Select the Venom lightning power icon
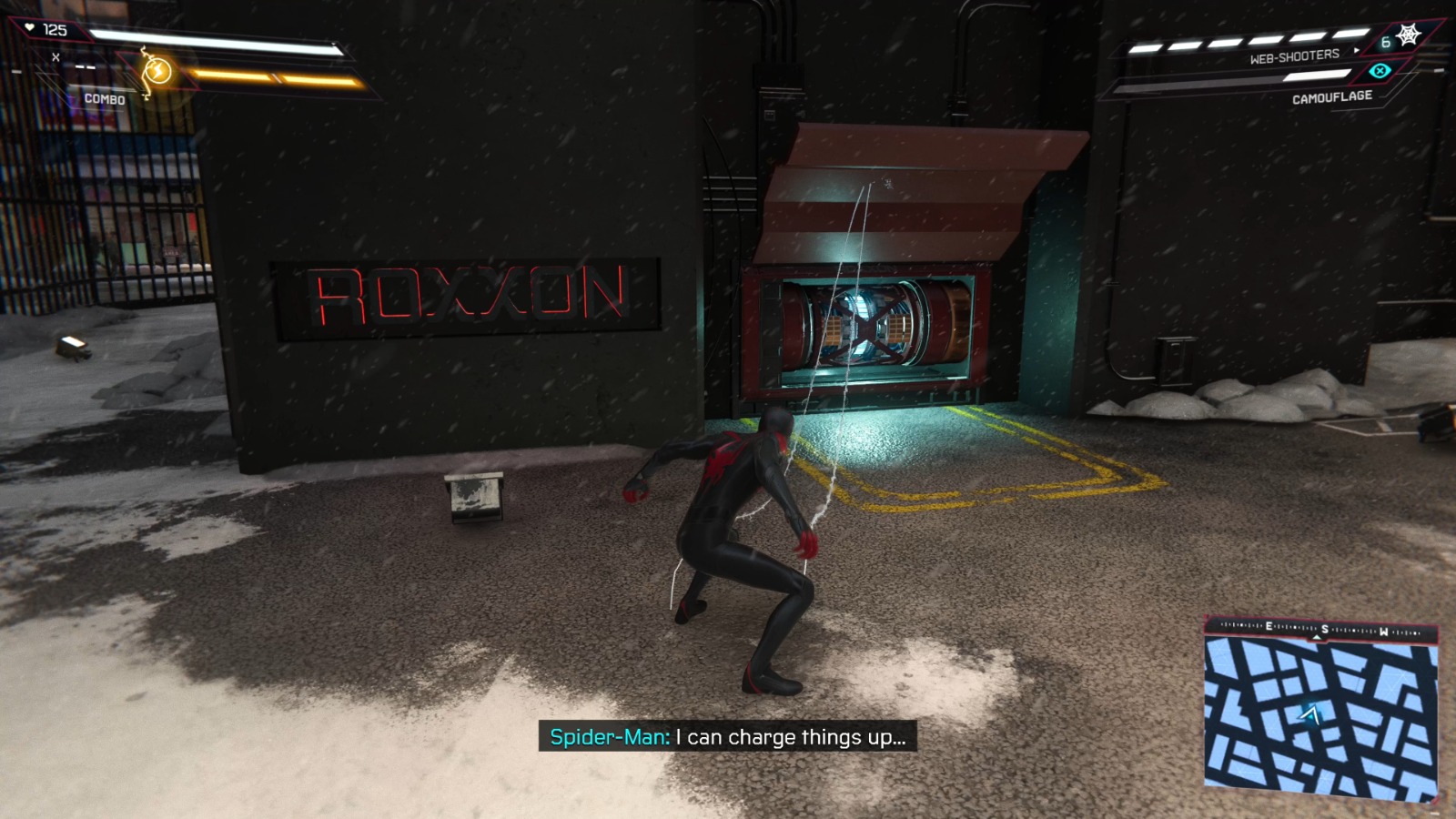1456x819 pixels. [x=157, y=70]
